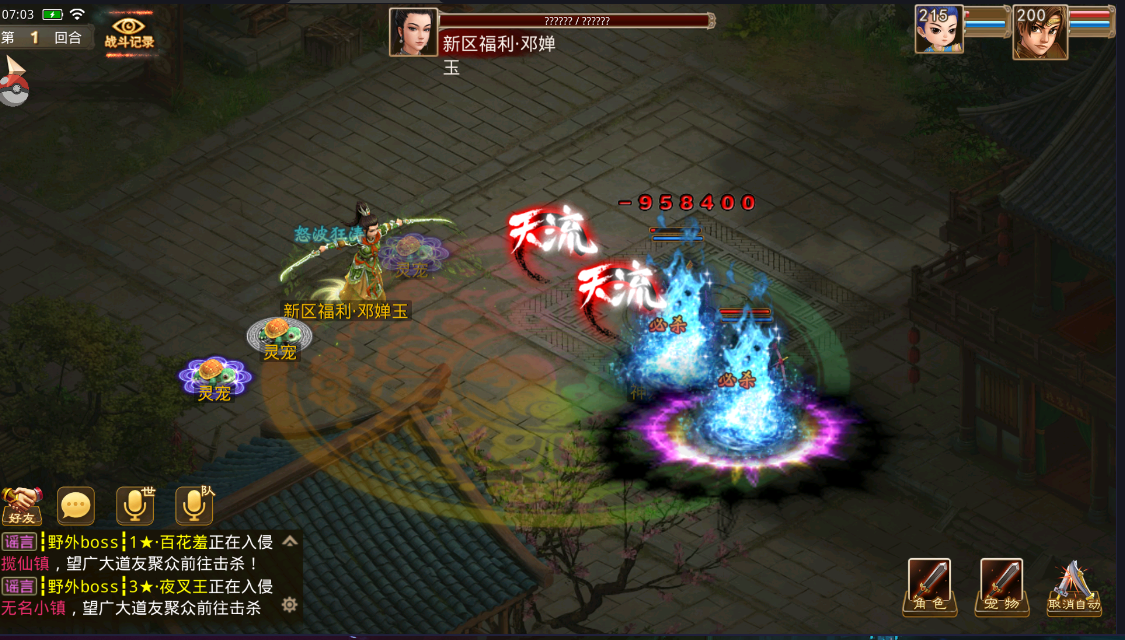Open the 宠物 pet skill button
The image size is (1125, 640).
1001,585
